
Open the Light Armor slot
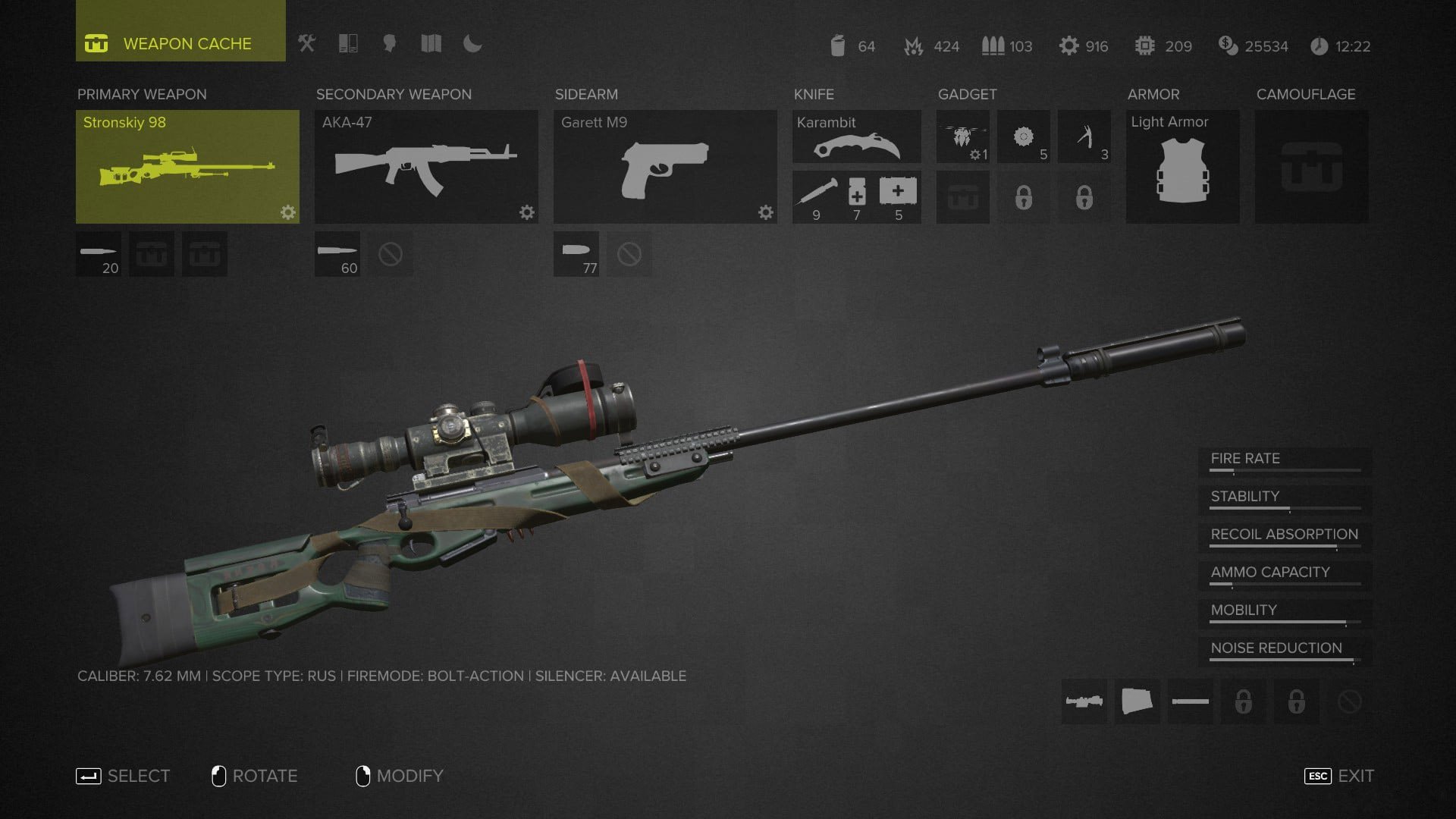tap(1182, 167)
